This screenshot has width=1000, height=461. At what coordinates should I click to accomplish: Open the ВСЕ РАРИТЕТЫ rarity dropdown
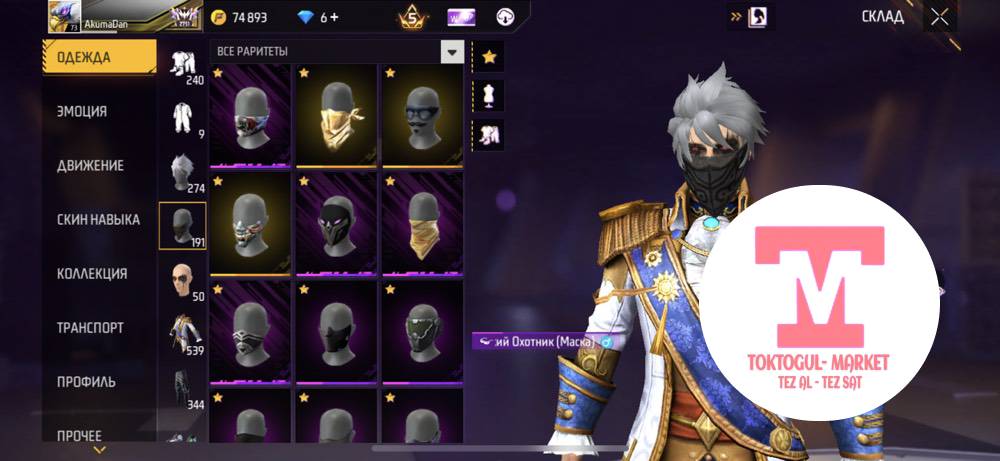coord(453,51)
